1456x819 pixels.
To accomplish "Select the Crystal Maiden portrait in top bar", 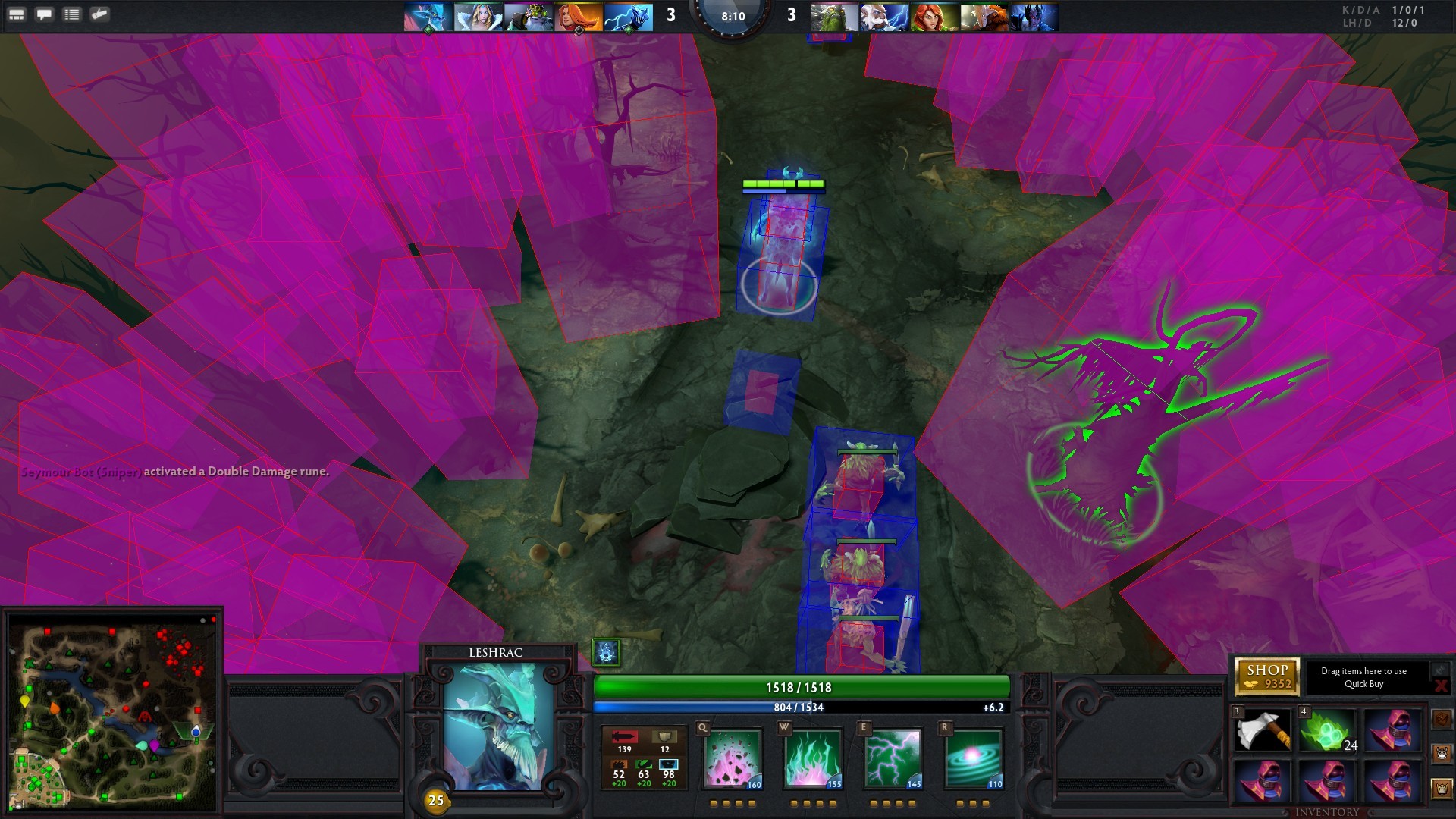I will 478,17.
